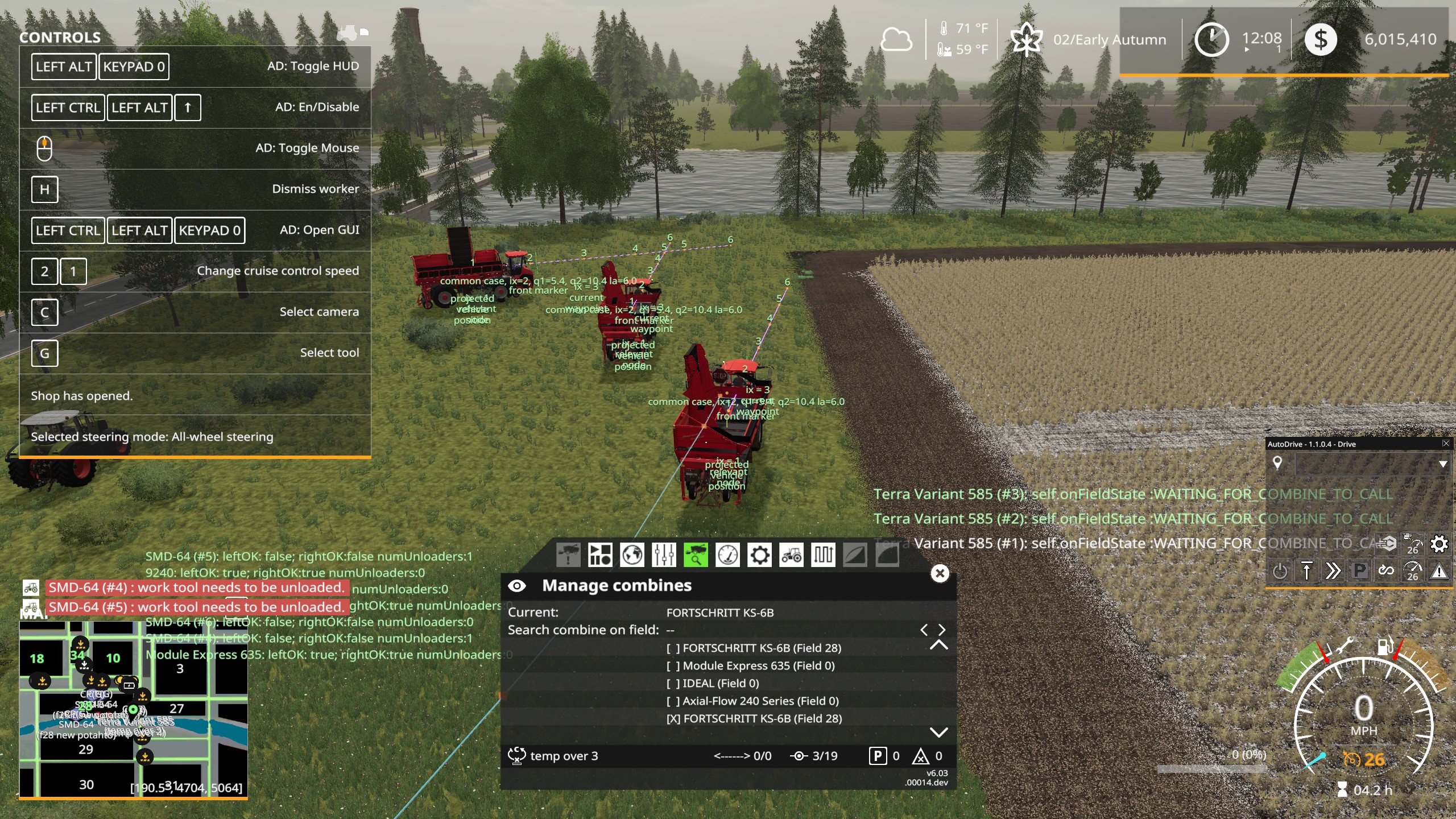This screenshot has width=1456, height=819.
Task: Toggle the AutoDrive loop route icon
Action: tap(1387, 570)
